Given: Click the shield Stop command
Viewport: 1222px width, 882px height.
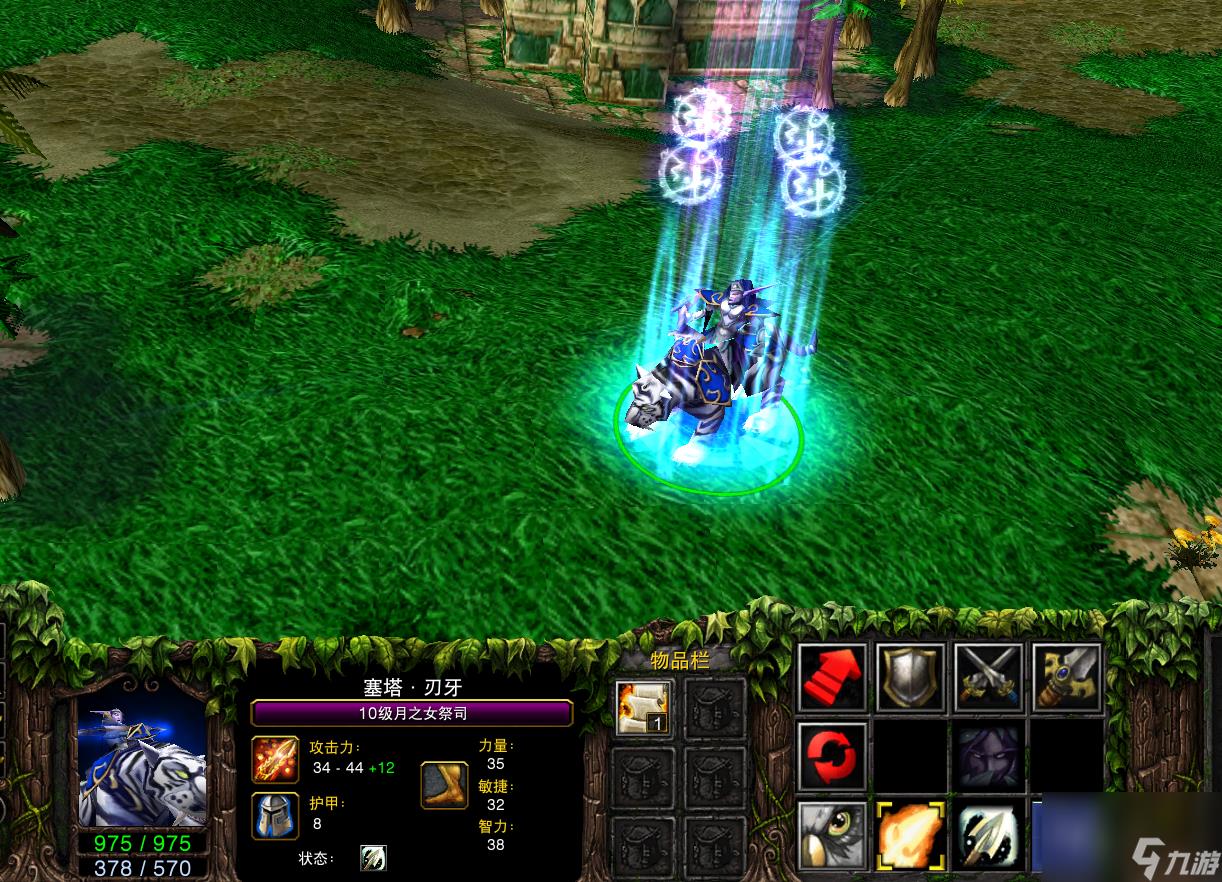Looking at the screenshot, I should (x=910, y=678).
